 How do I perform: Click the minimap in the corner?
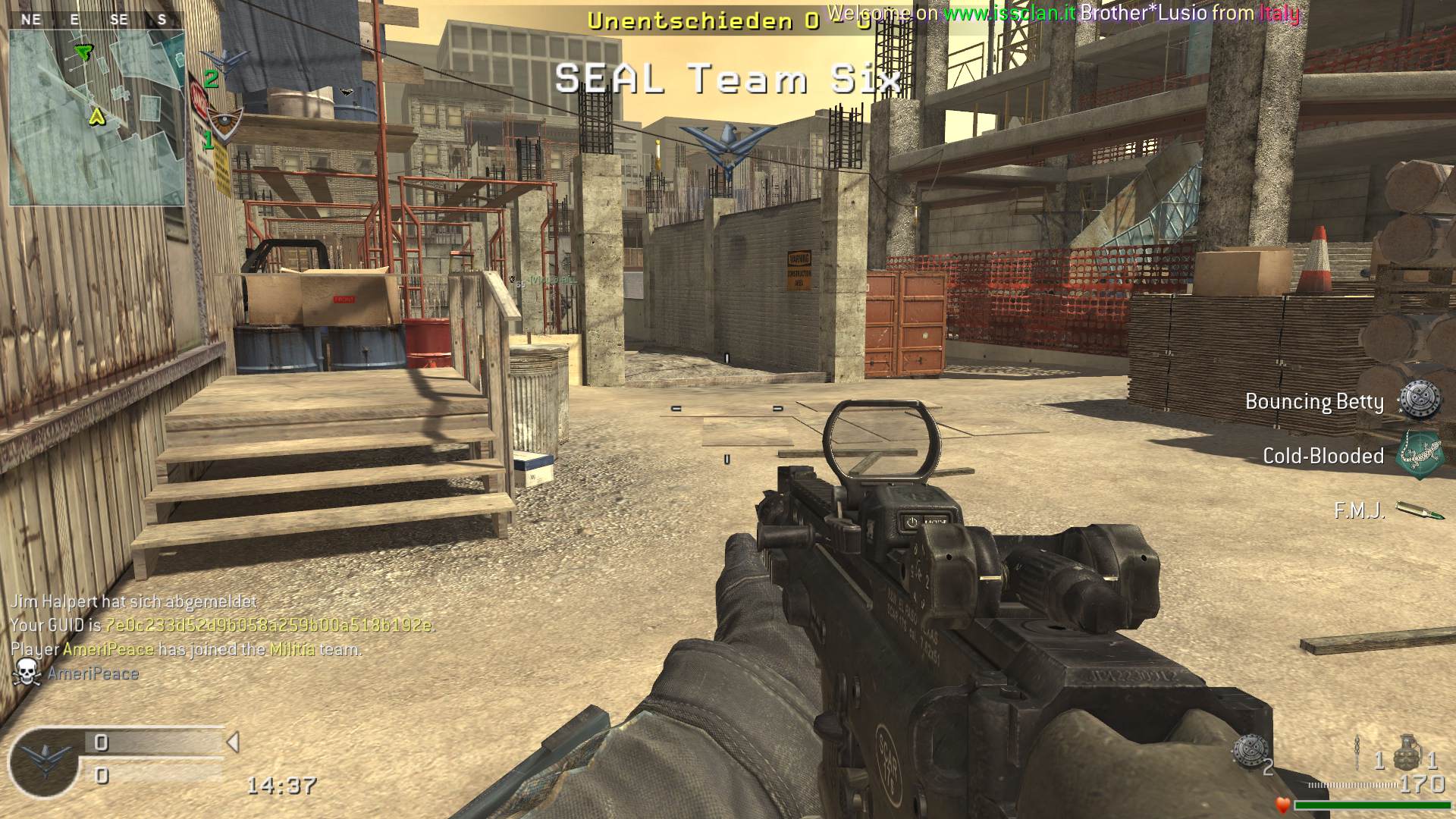tap(97, 118)
